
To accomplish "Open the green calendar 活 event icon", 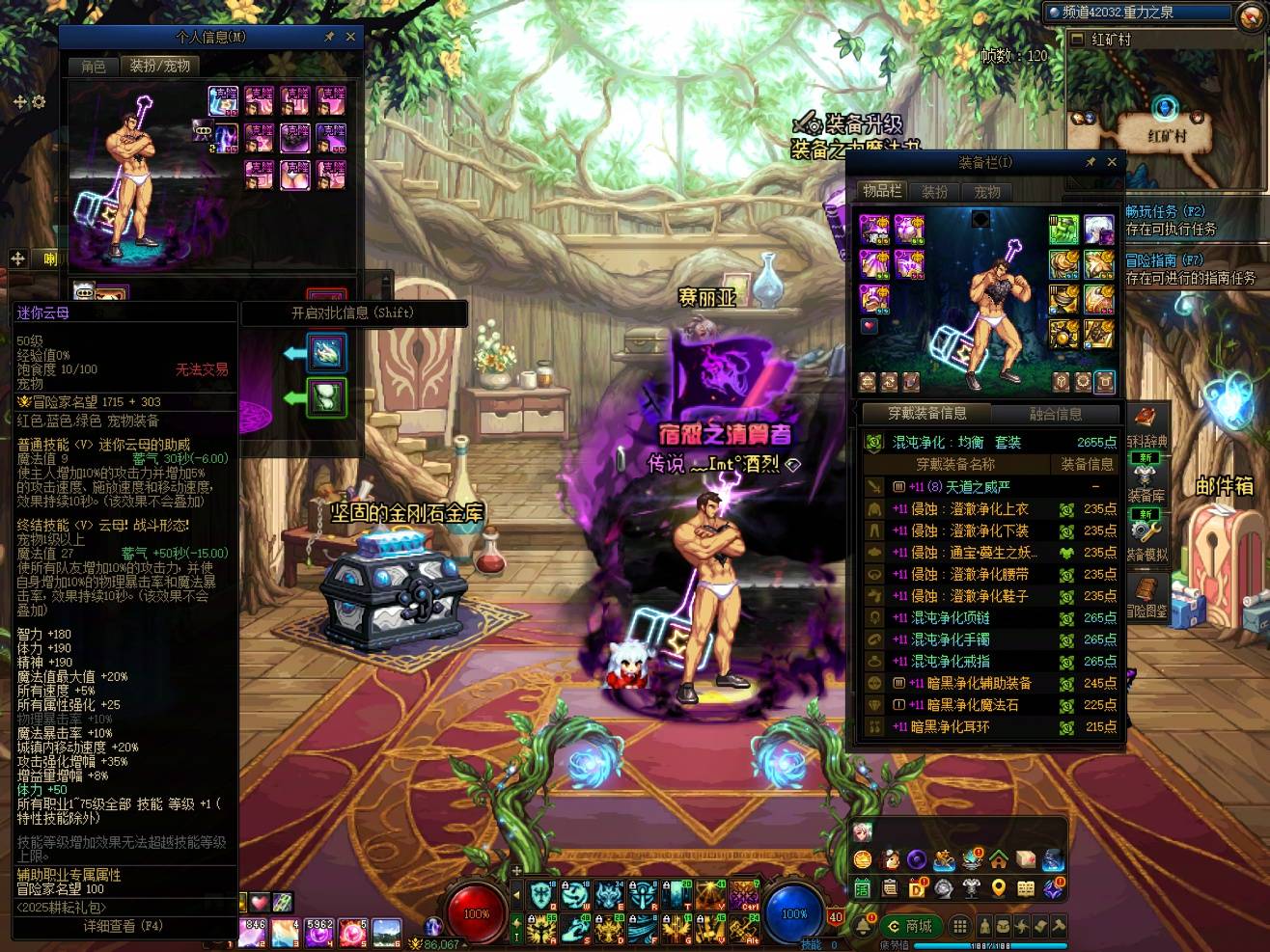I will coord(862,888).
